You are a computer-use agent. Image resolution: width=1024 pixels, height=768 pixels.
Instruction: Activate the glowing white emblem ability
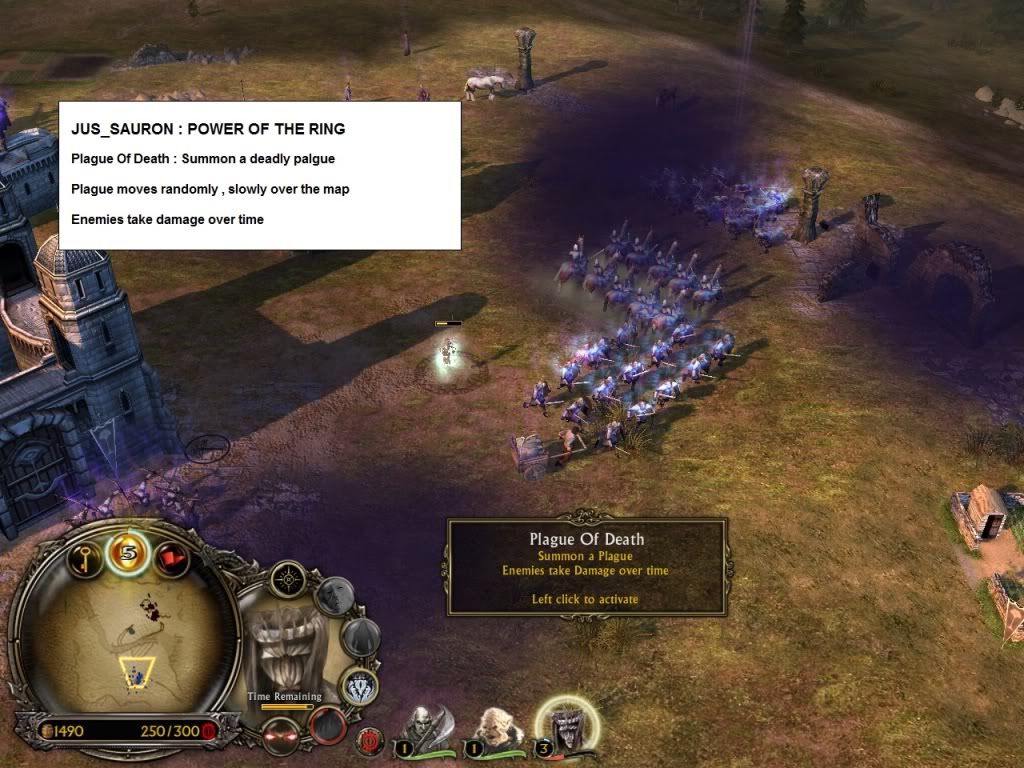click(x=359, y=687)
